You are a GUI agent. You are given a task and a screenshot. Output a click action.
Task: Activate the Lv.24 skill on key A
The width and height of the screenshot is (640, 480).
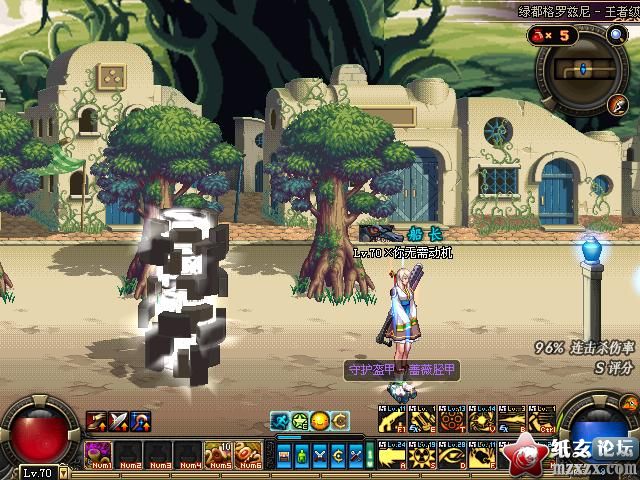[391, 455]
